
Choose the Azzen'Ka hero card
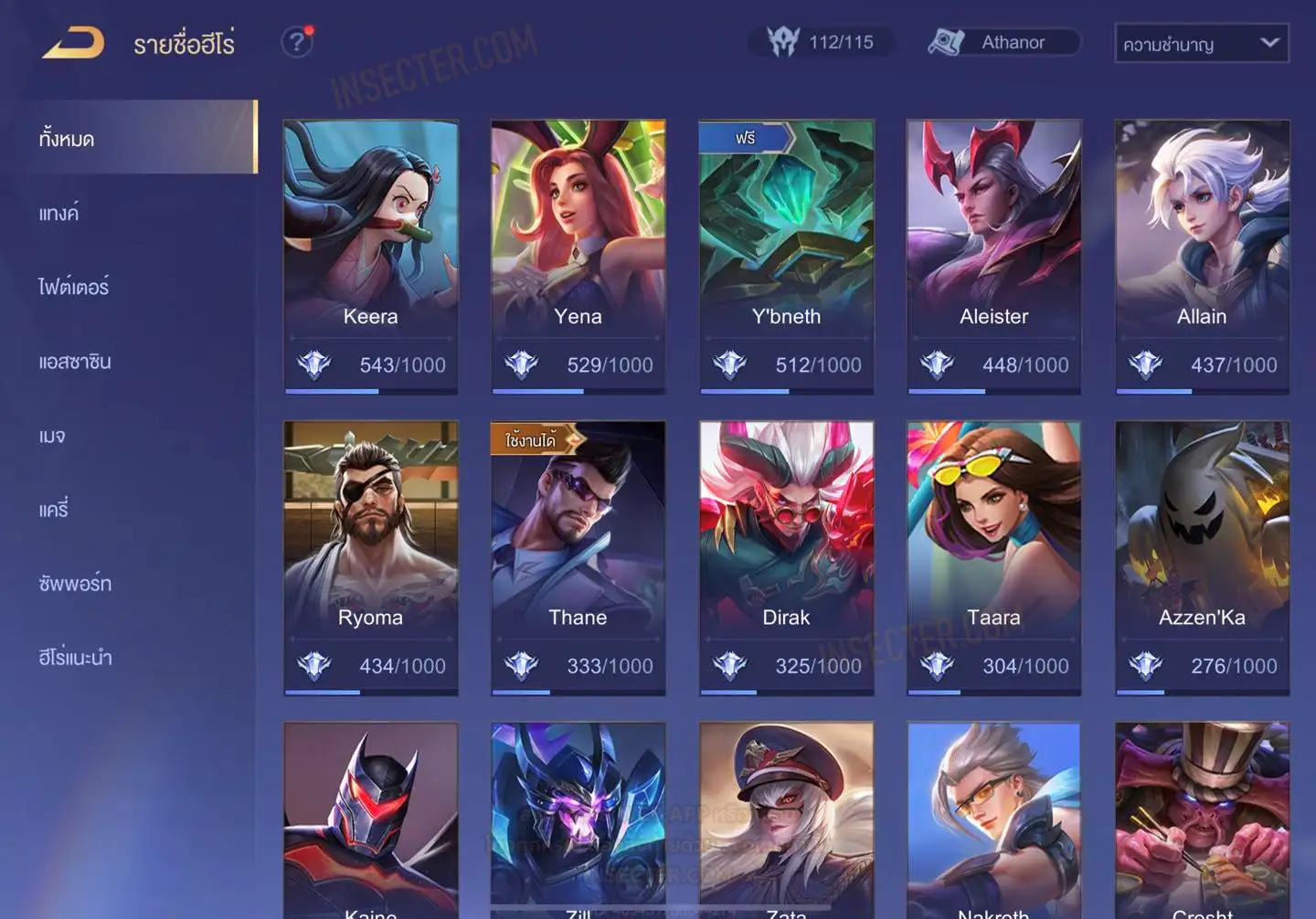[x=1202, y=557]
